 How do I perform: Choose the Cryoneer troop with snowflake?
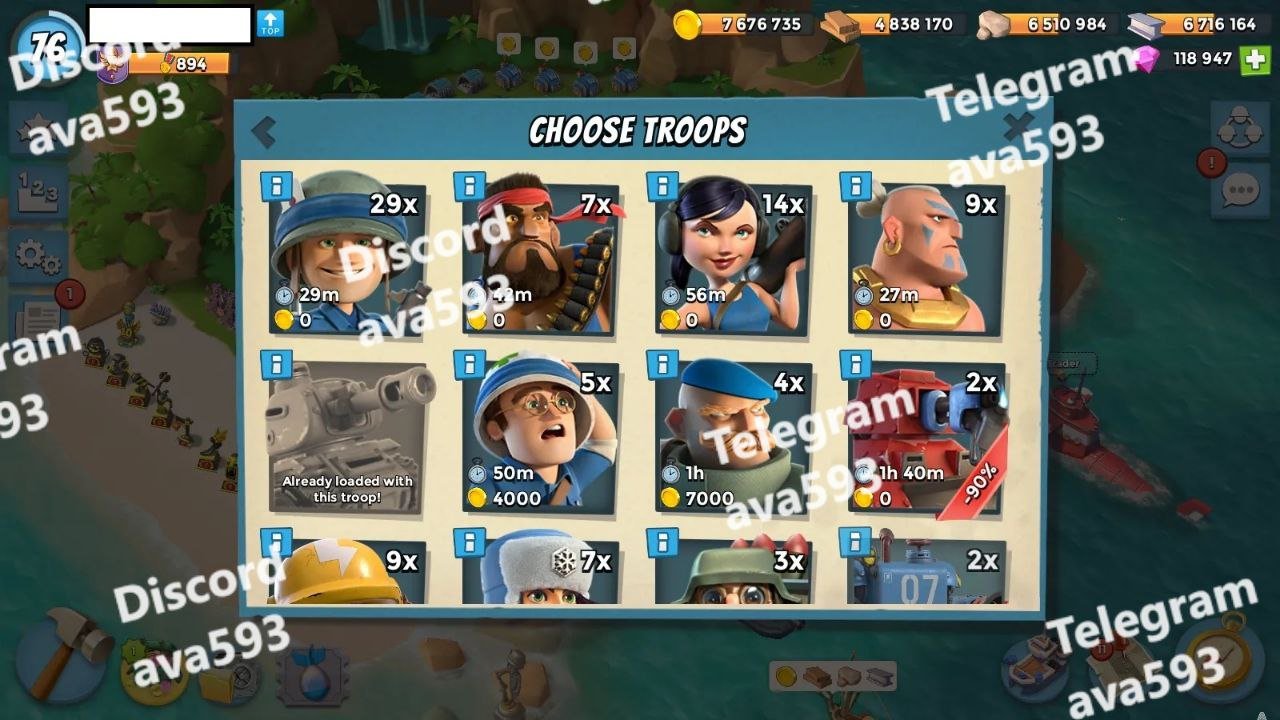(x=540, y=572)
